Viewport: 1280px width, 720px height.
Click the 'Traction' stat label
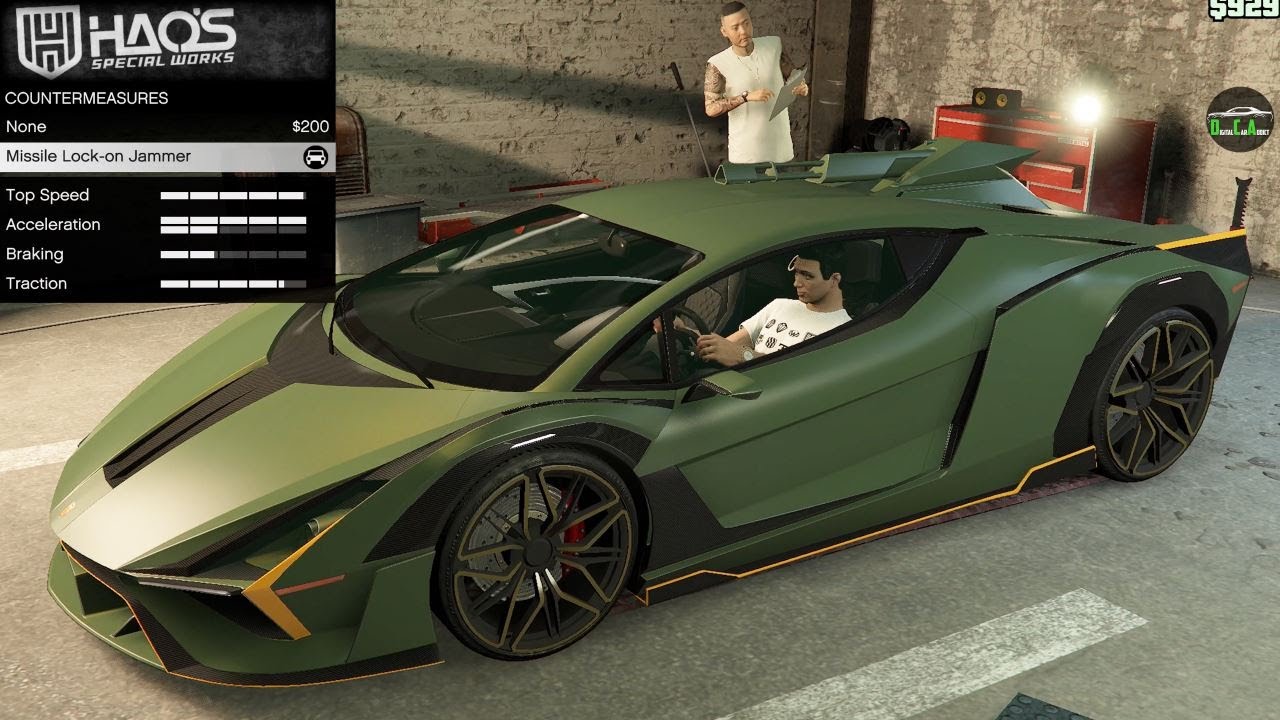[37, 283]
